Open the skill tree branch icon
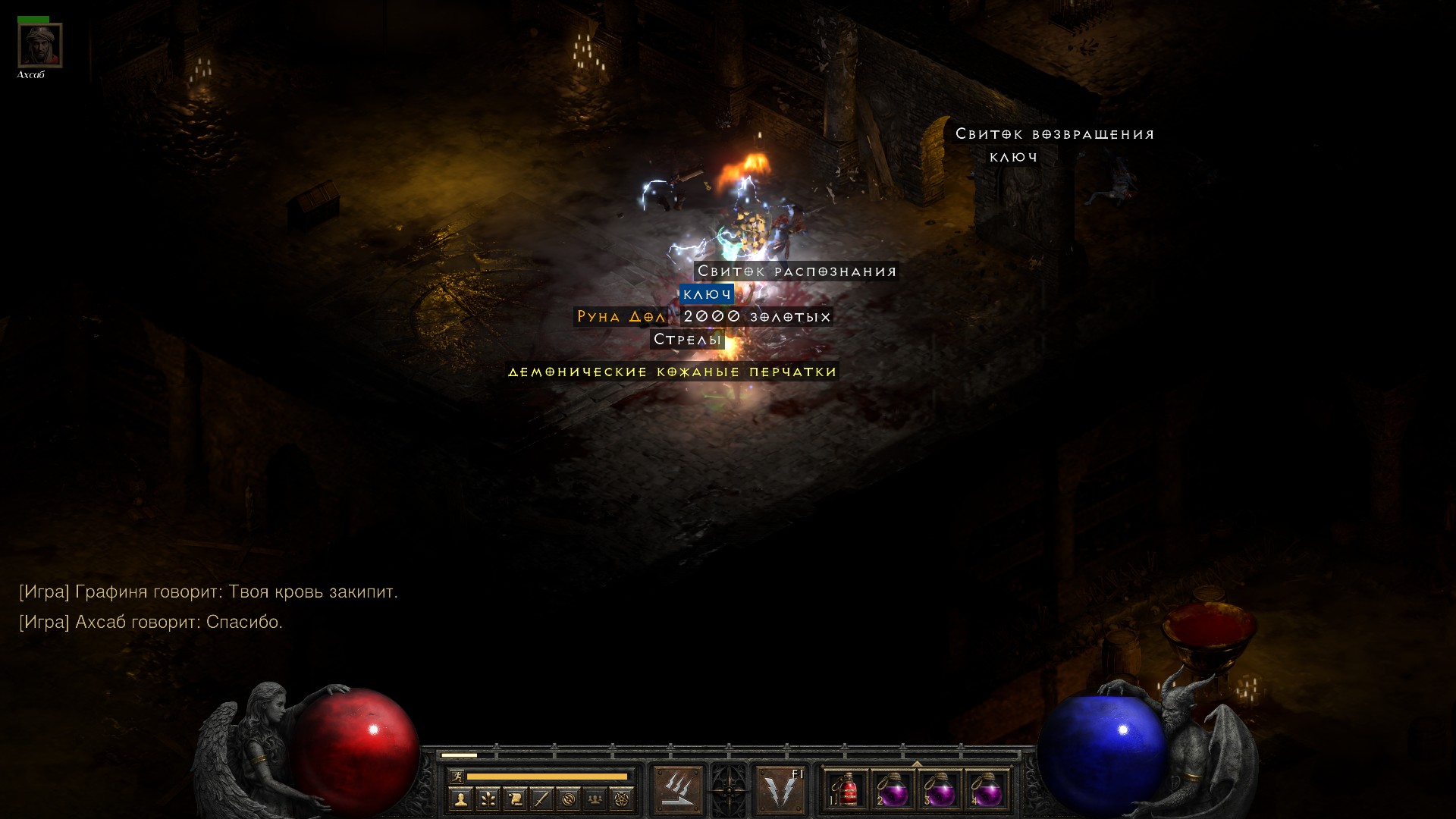The height and width of the screenshot is (819, 1456). tap(488, 799)
